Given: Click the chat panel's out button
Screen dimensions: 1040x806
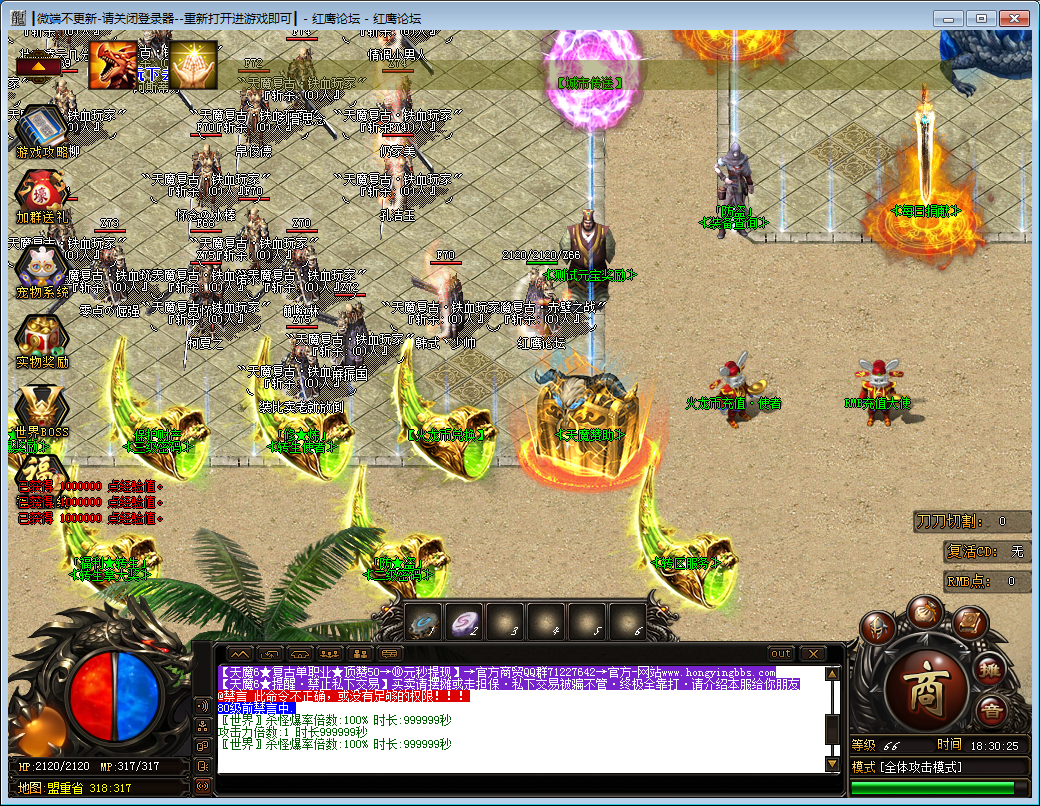Looking at the screenshot, I should [x=780, y=653].
